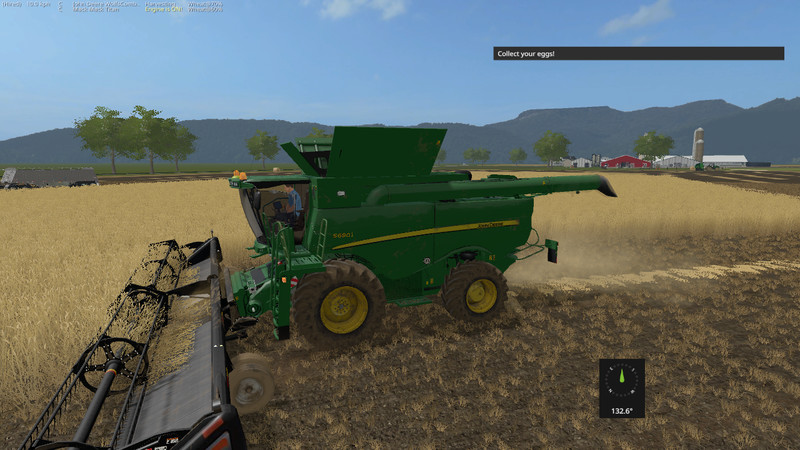Select the compass heading widget
This screenshot has height=450, width=800.
[x=621, y=388]
